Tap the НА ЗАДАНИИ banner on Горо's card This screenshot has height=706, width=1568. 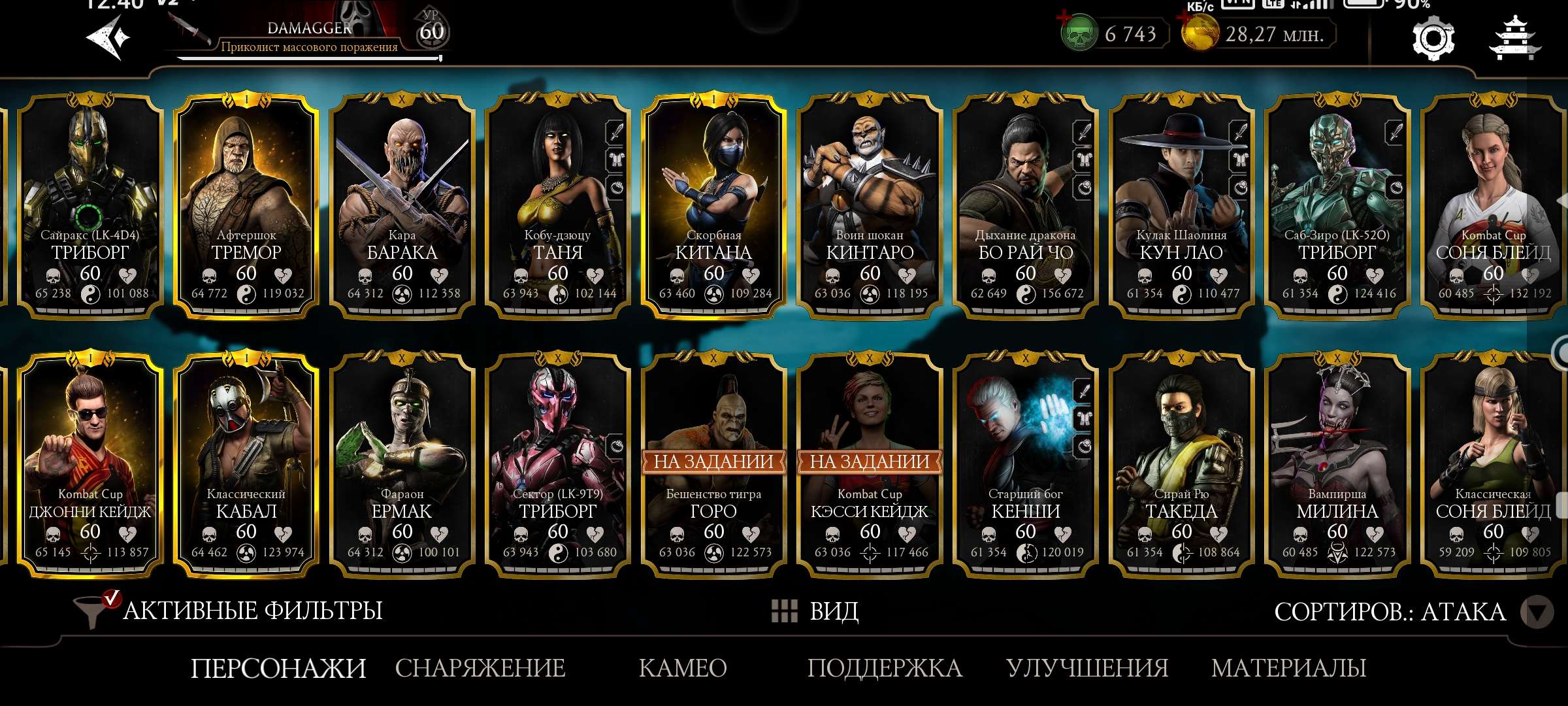tap(715, 461)
